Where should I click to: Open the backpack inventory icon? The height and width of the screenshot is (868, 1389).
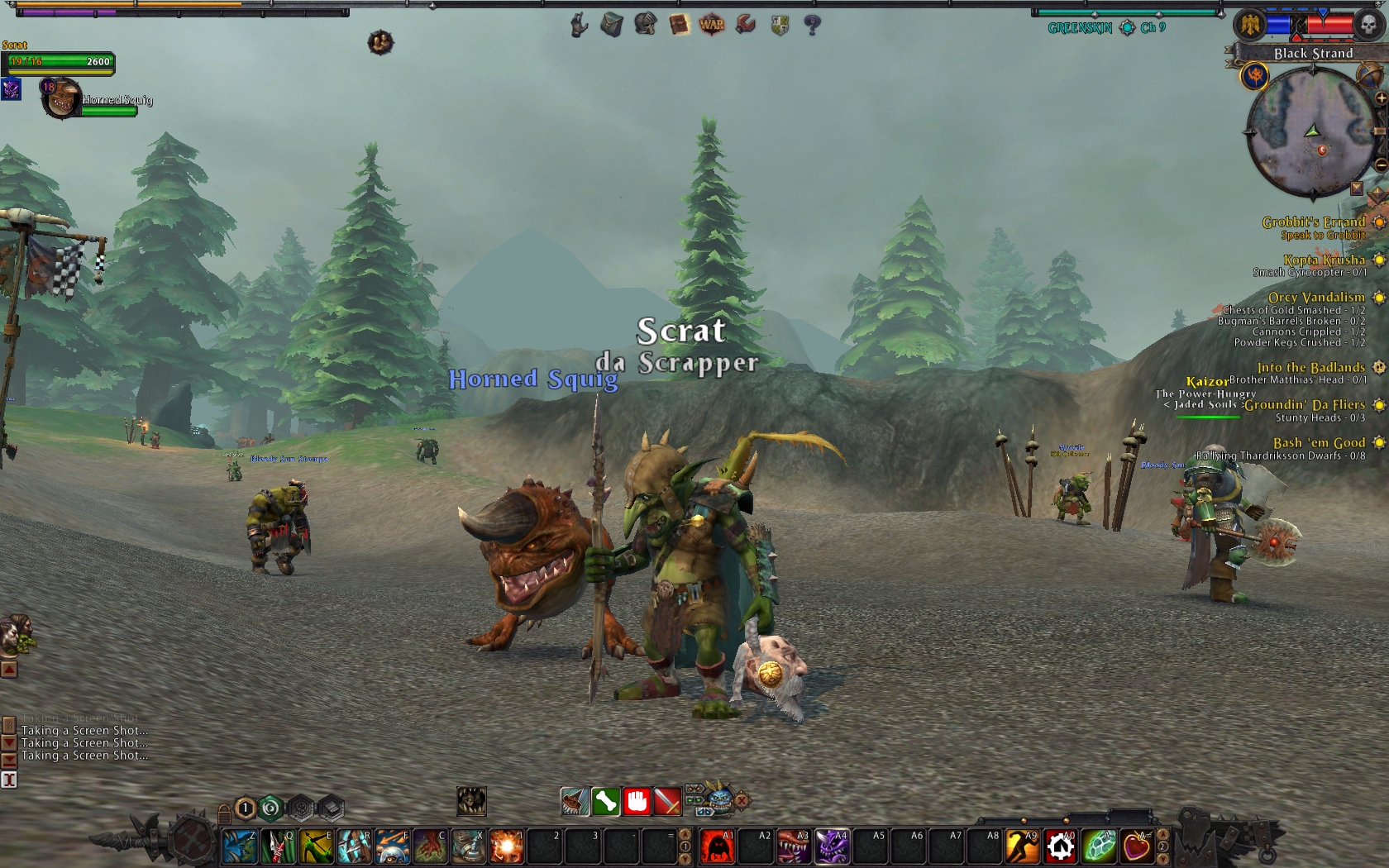click(609, 25)
